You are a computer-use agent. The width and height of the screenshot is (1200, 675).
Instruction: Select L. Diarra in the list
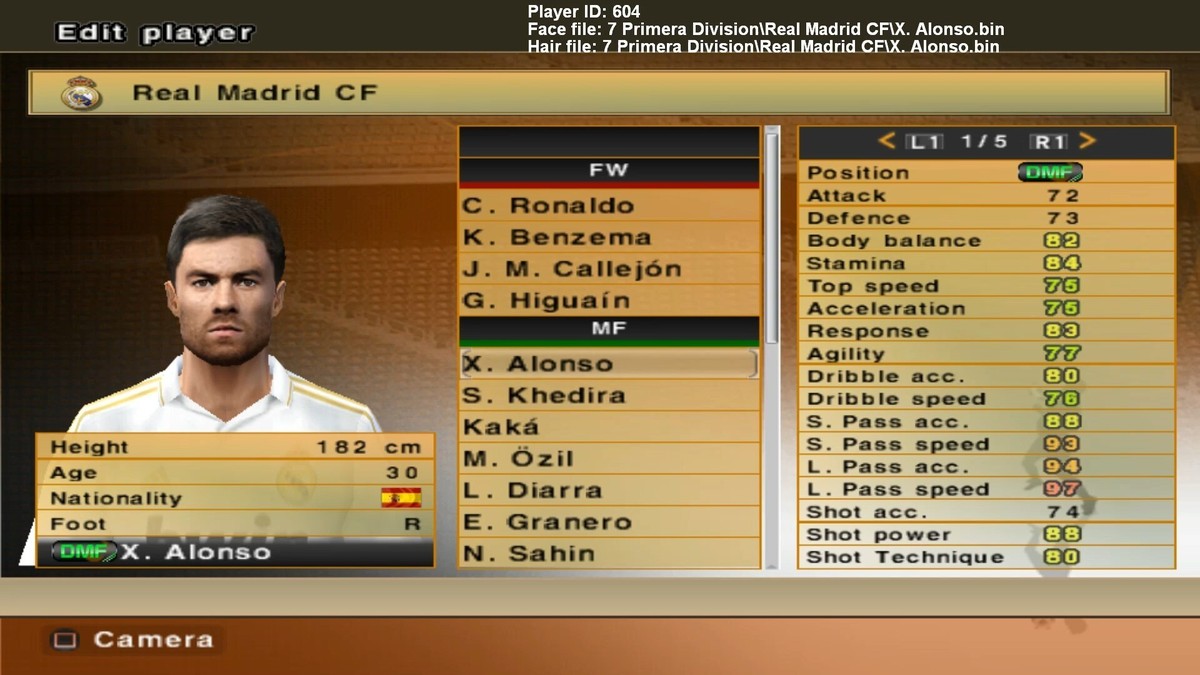point(608,491)
